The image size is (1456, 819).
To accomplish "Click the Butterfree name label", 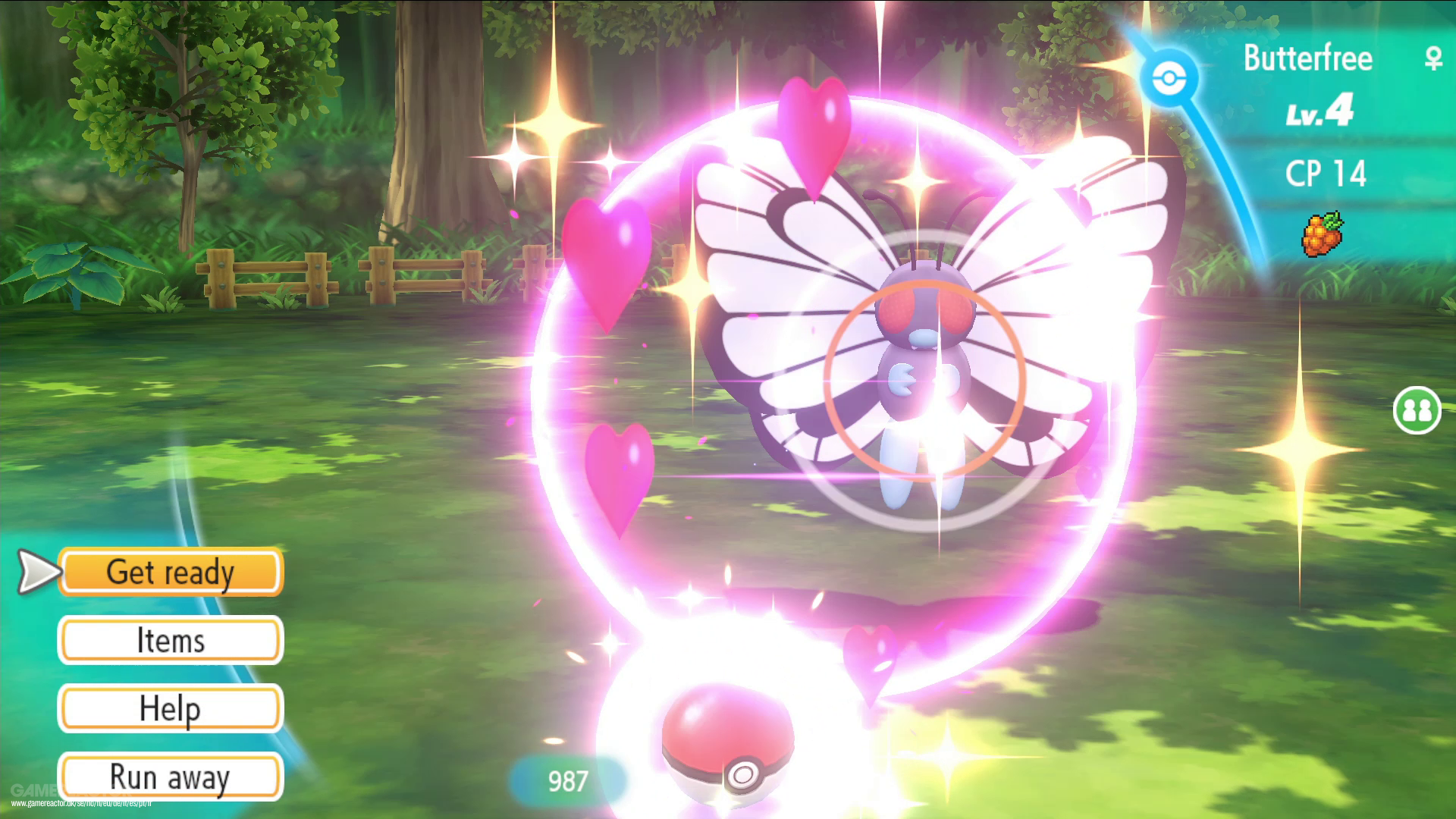I will 1308,57.
